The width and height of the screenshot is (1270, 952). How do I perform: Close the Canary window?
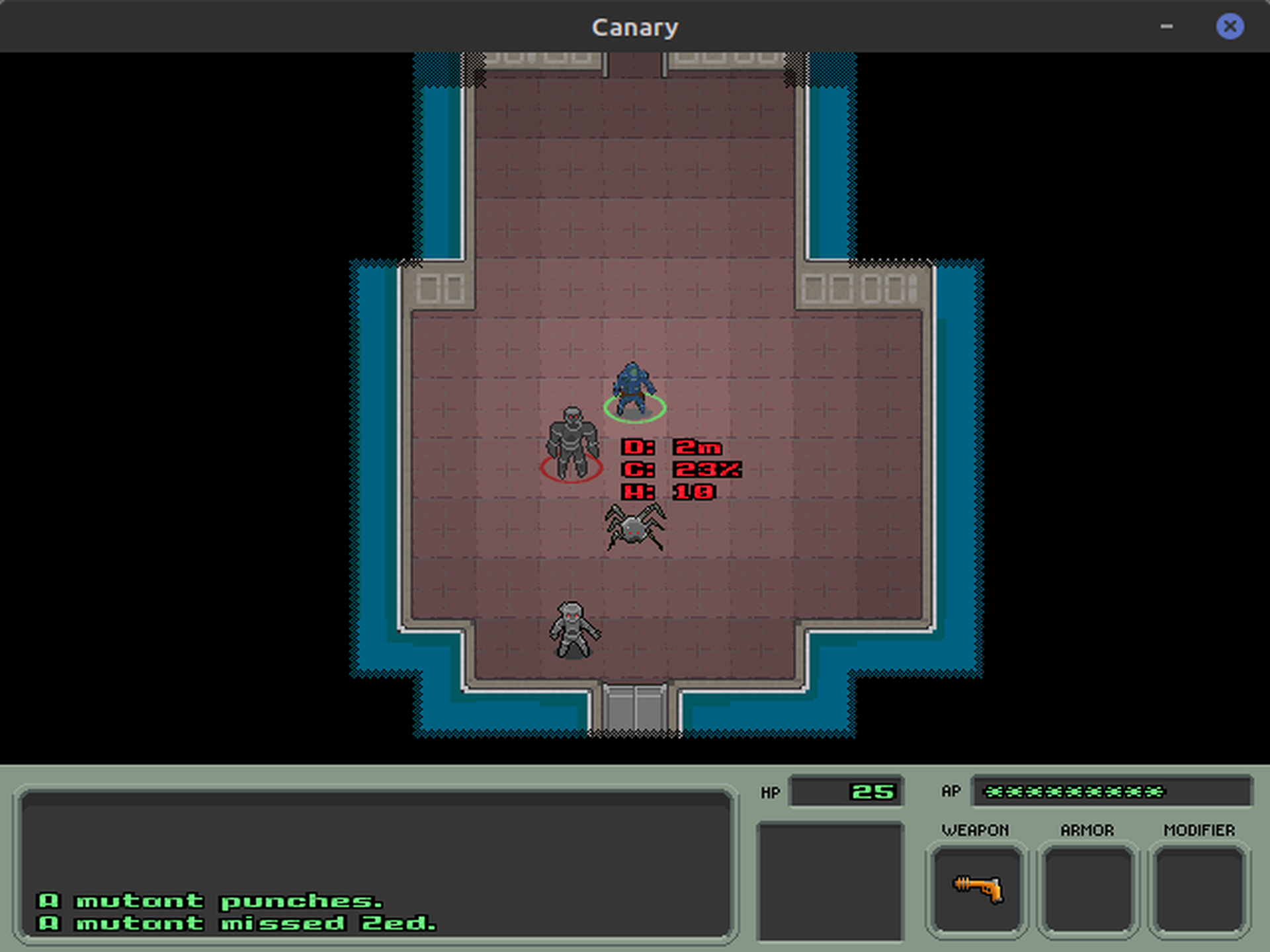tap(1230, 26)
